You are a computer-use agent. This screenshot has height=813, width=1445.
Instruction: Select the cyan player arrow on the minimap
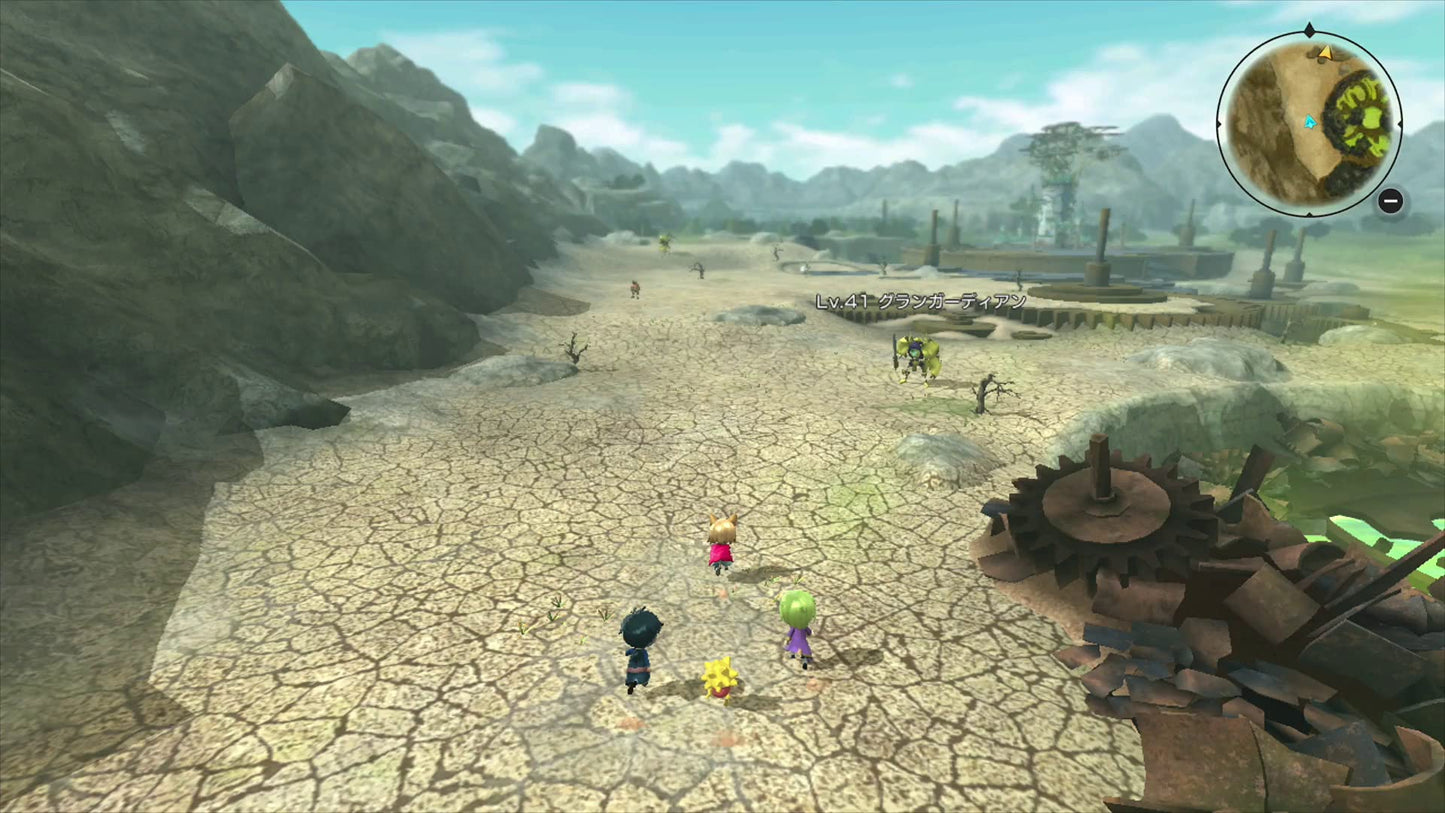click(1310, 122)
